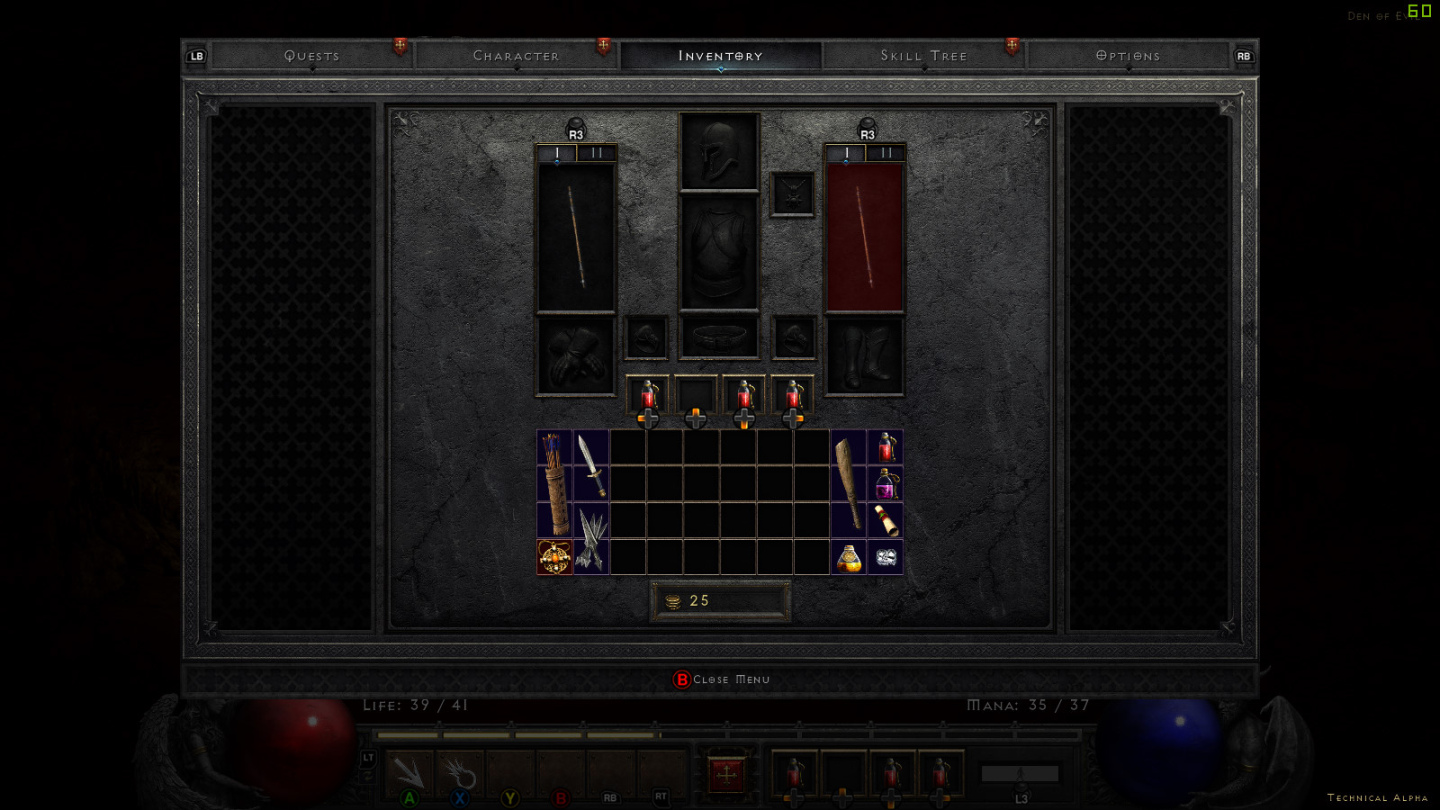Pick the arrow quiver in the inventory

point(555,484)
